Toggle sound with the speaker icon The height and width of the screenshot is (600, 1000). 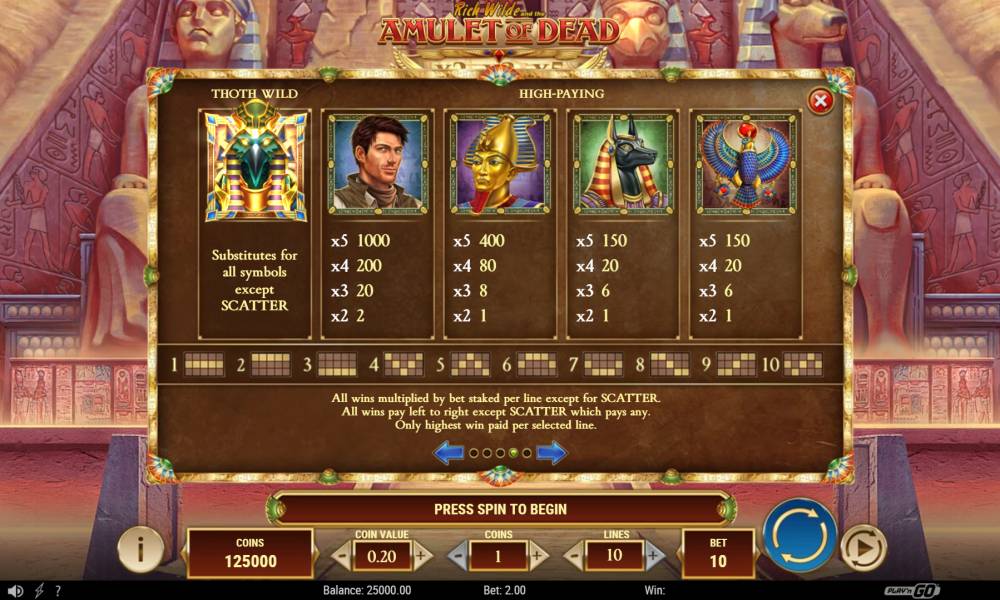14,591
